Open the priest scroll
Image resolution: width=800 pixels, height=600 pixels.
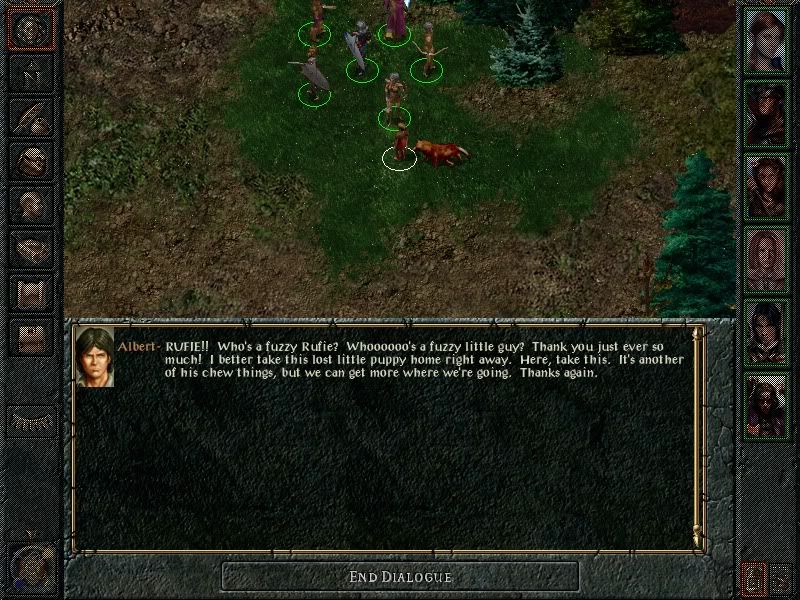tap(31, 291)
